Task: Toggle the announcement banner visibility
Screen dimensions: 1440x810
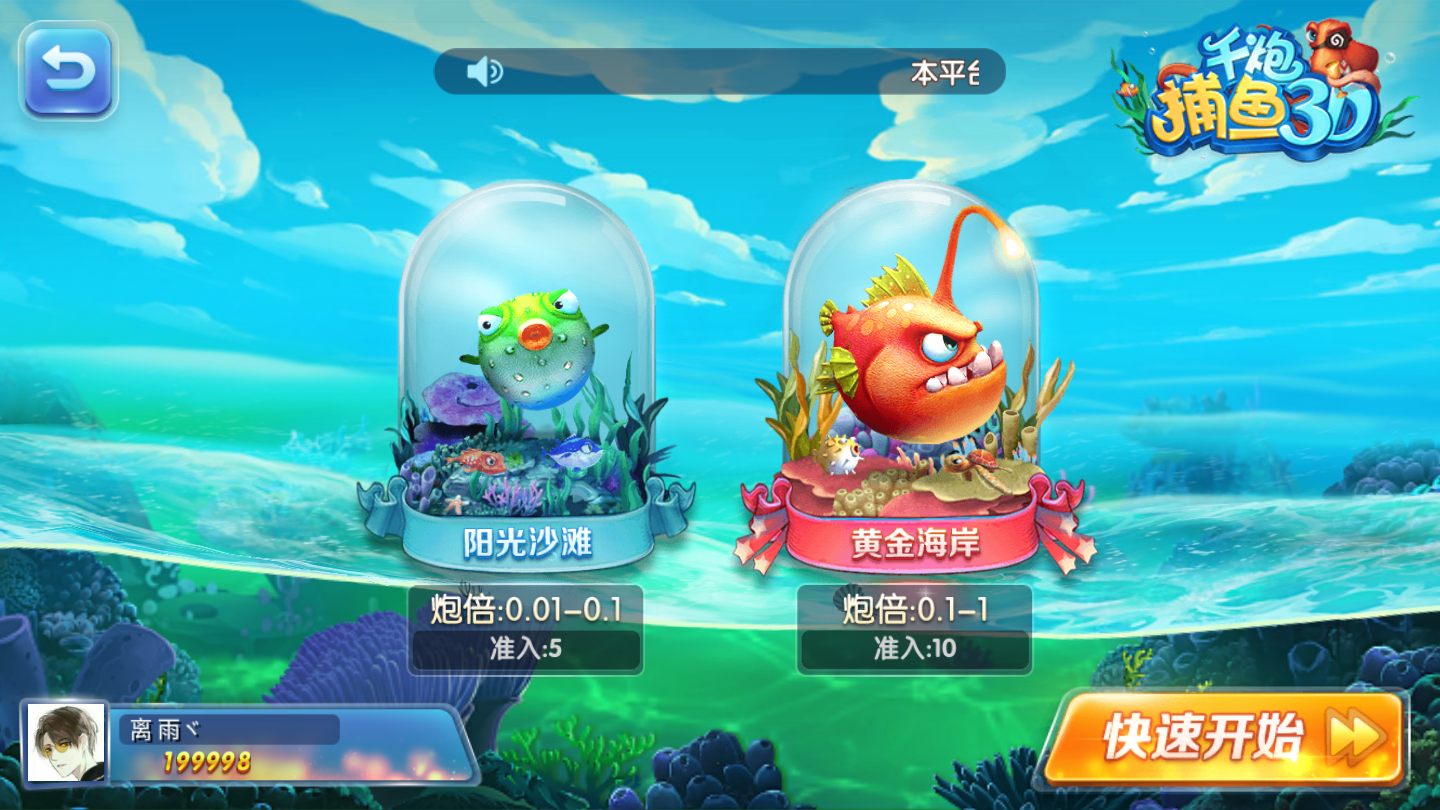Action: click(x=720, y=71)
